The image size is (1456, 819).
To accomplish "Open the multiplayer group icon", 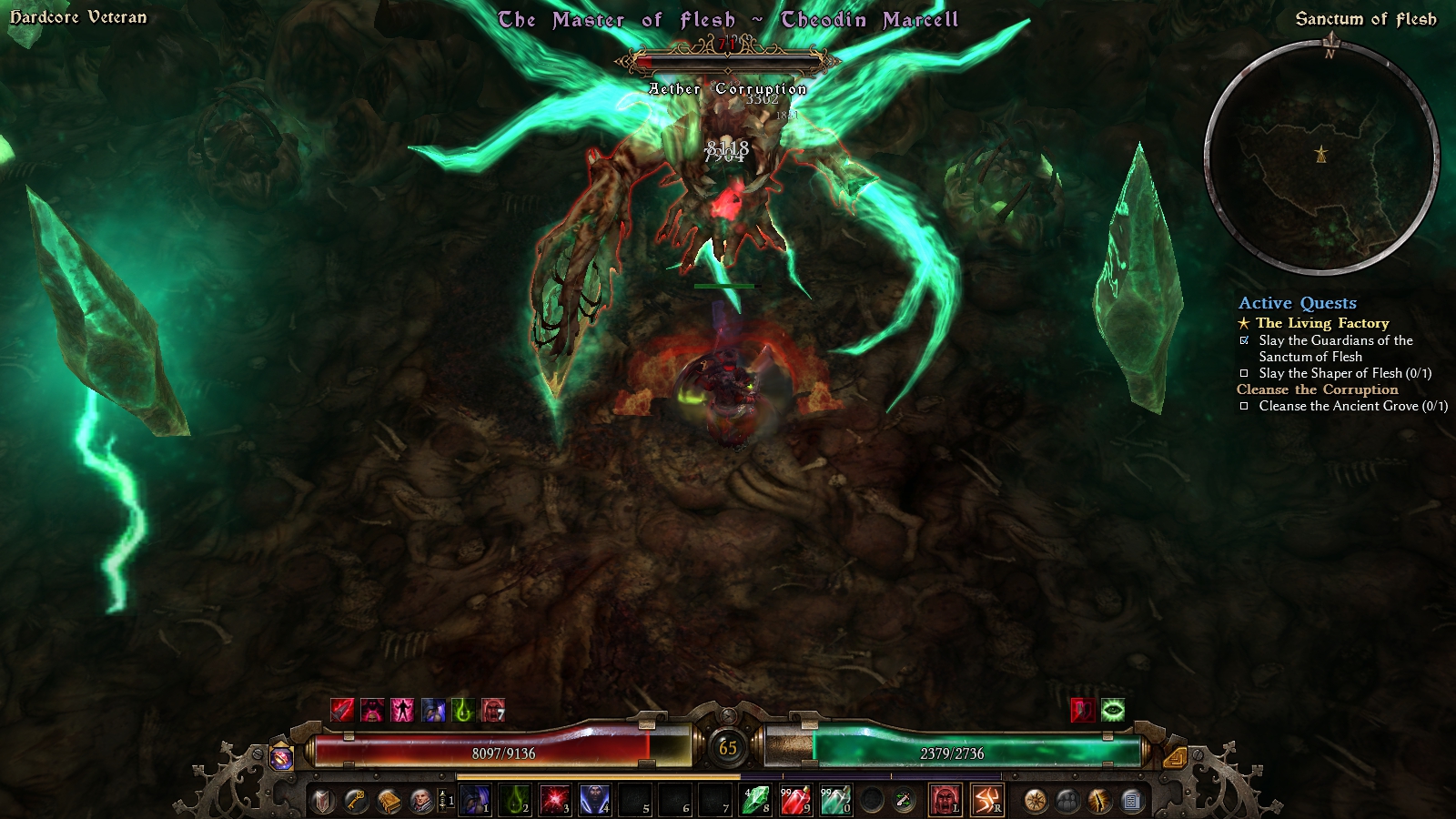I will (x=1067, y=801).
